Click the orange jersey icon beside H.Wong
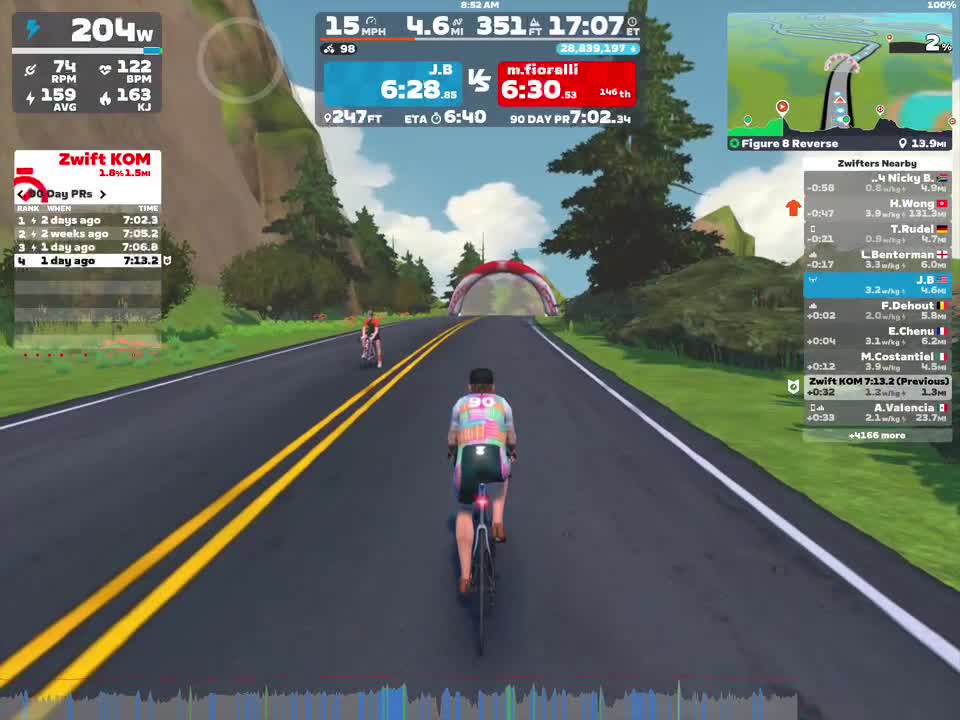Screen dimensions: 960x720 click(793, 208)
